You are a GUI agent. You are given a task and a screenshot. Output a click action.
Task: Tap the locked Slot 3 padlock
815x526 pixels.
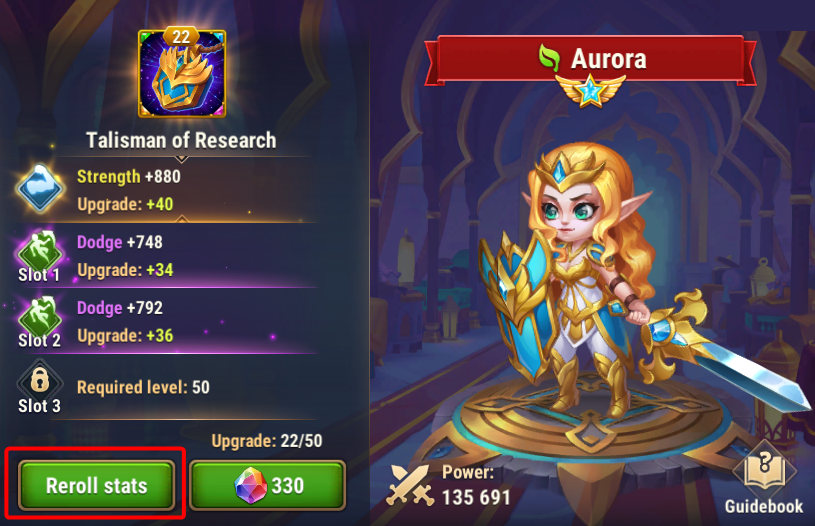40,380
